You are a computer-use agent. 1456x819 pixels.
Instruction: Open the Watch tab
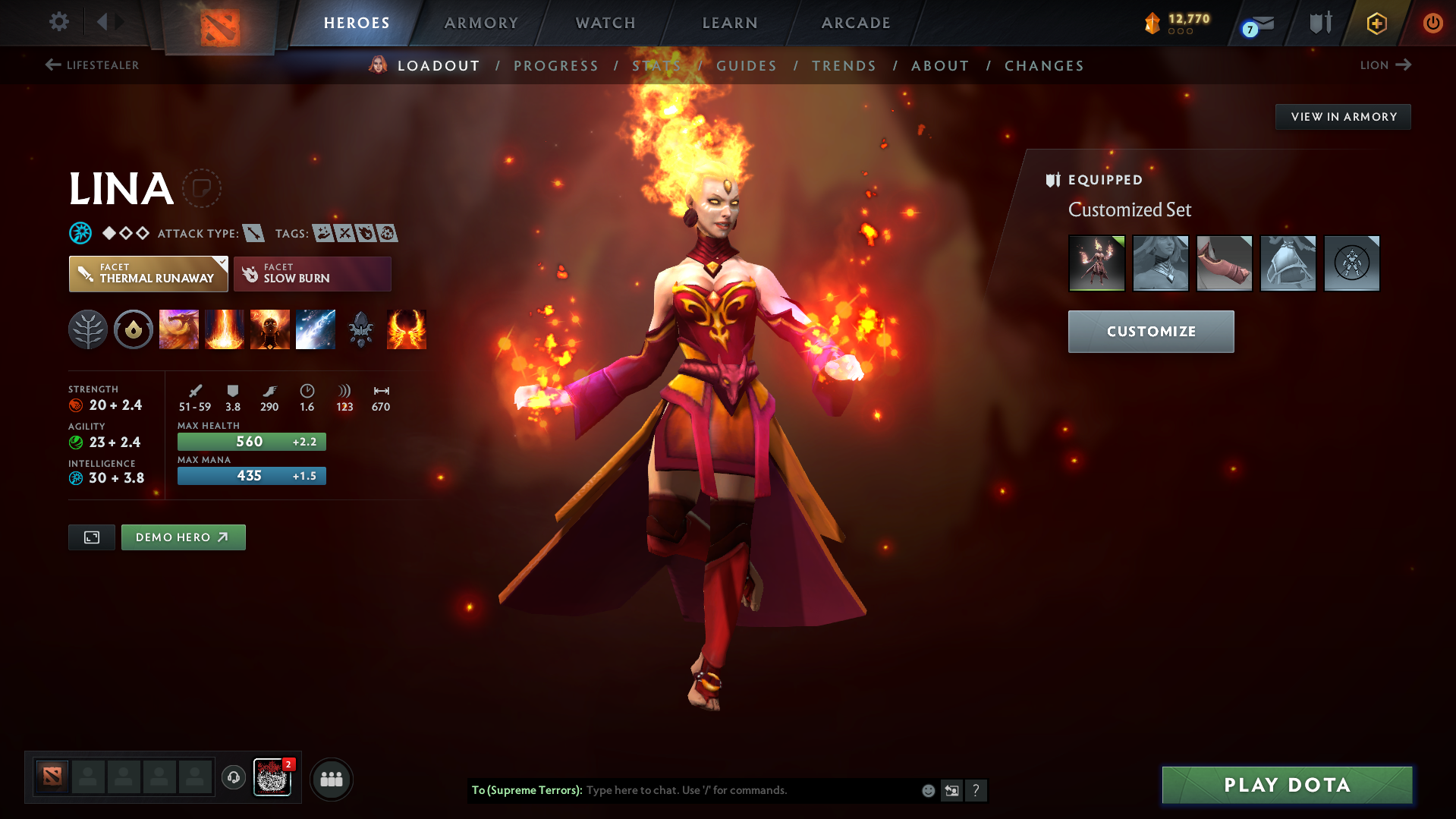[x=605, y=23]
